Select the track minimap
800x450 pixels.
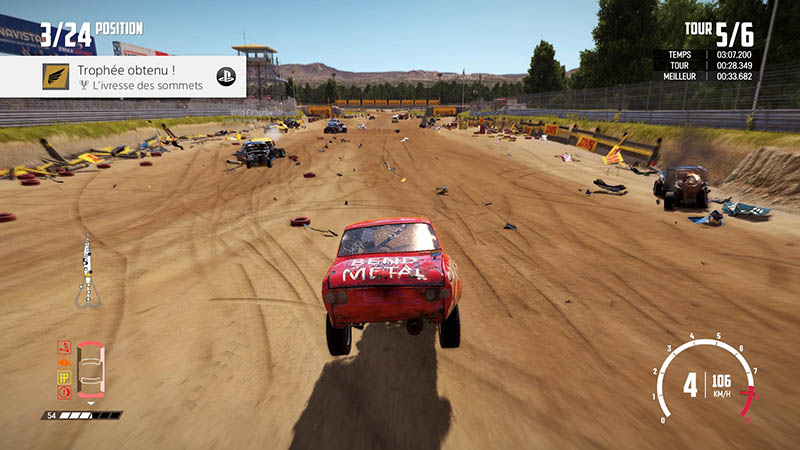(87, 272)
